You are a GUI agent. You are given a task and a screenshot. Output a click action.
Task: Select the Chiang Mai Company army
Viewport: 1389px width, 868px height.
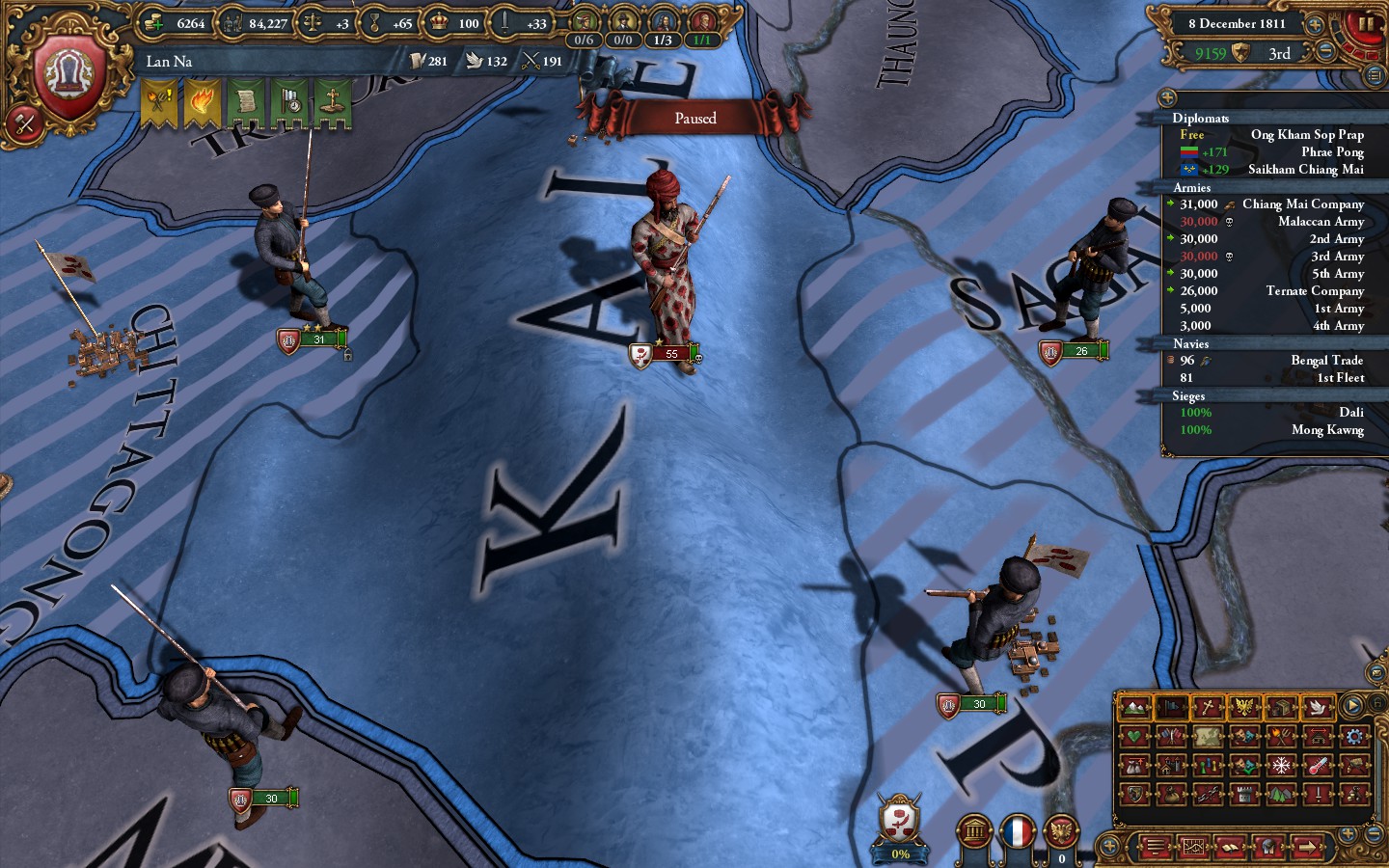pyautogui.click(x=1302, y=203)
